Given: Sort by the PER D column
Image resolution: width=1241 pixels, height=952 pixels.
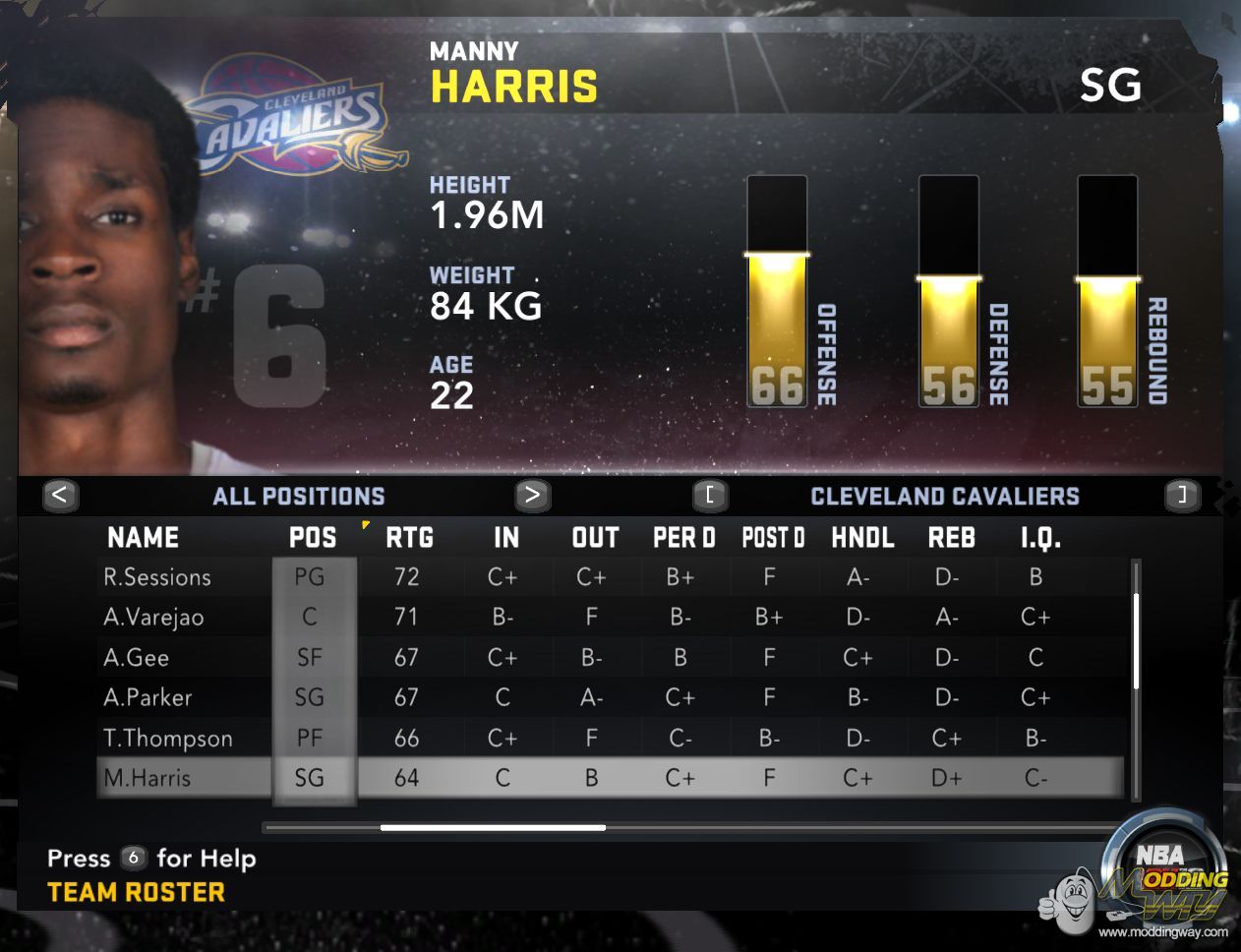Looking at the screenshot, I should tap(683, 538).
